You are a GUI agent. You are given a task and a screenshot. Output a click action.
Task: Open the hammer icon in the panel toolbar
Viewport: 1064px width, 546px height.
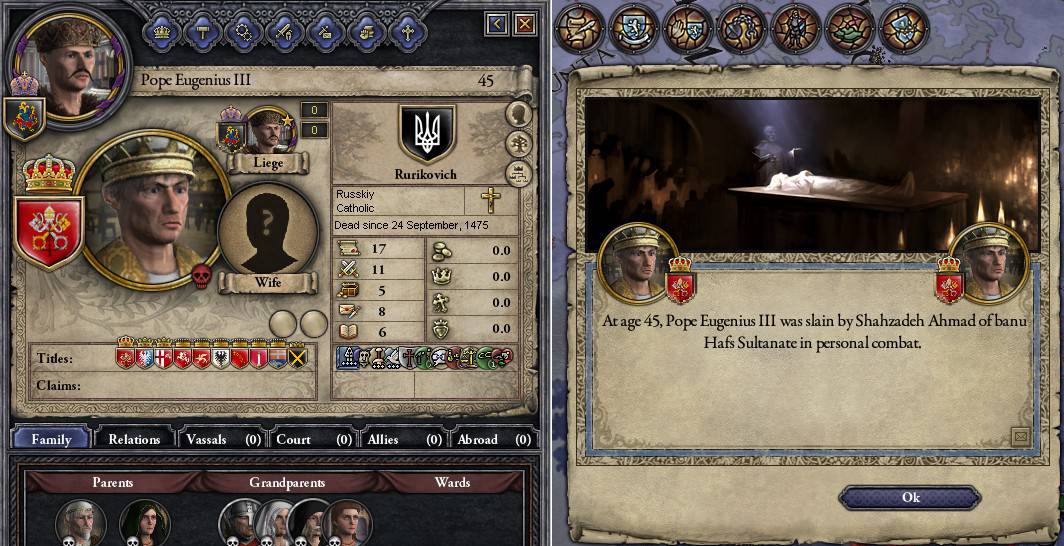click(x=203, y=31)
